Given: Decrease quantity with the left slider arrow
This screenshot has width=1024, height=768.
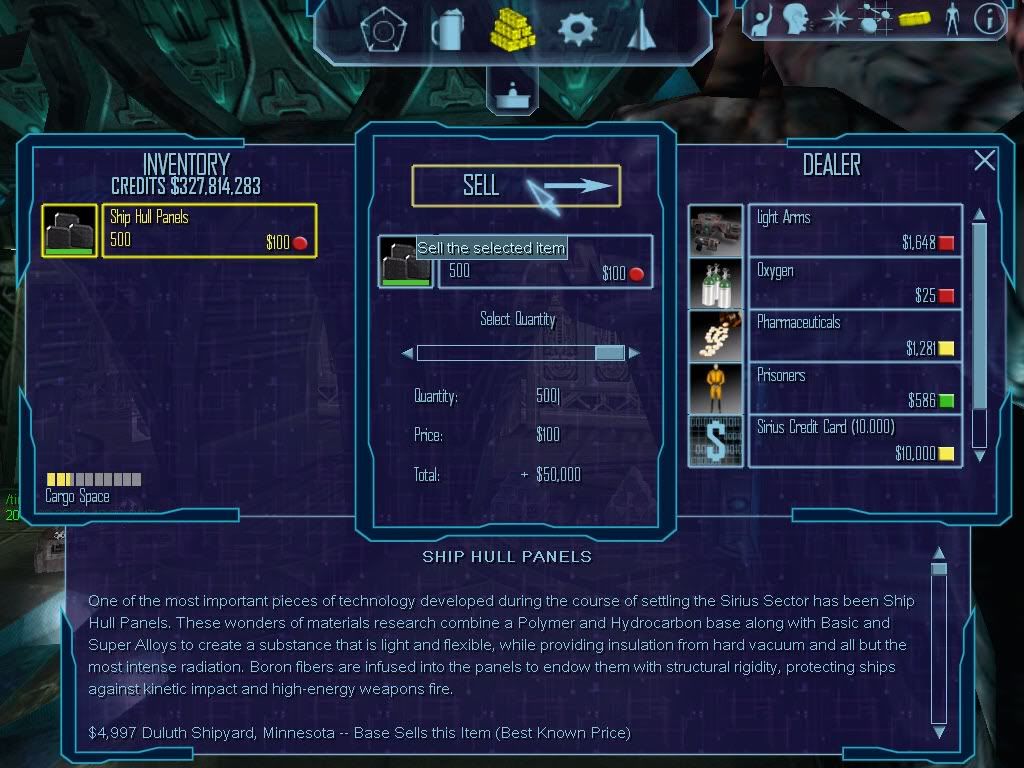Looking at the screenshot, I should (x=407, y=353).
